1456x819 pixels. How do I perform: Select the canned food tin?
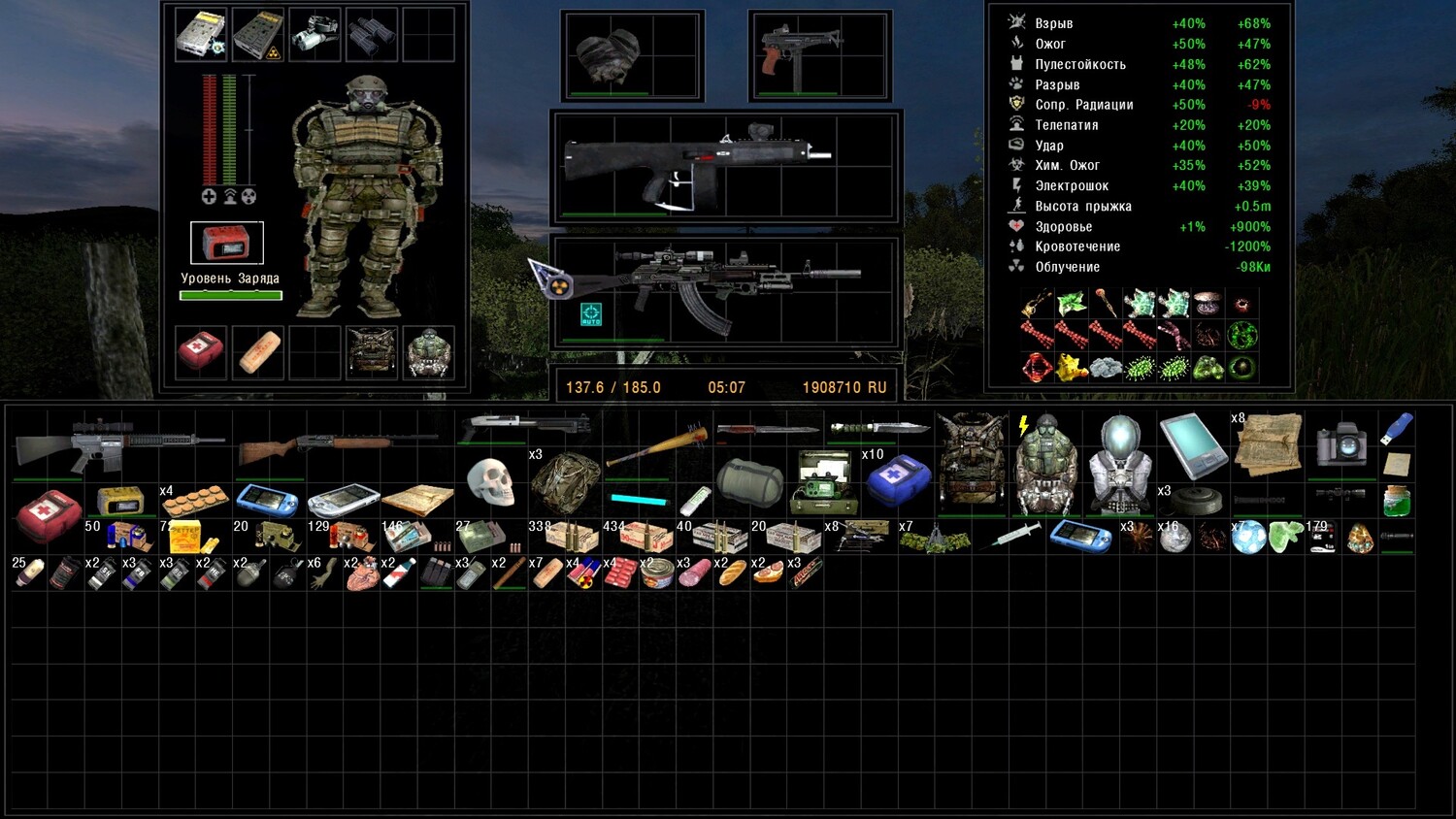[658, 573]
